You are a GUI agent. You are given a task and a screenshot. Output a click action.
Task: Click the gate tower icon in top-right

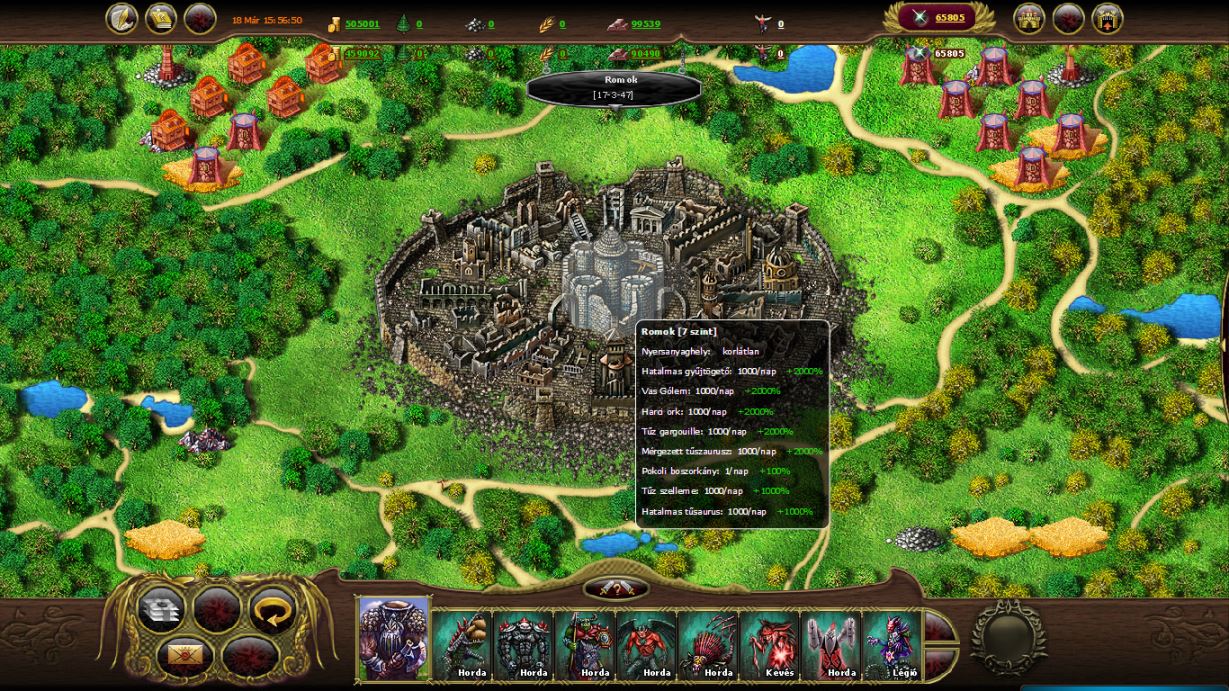pyautogui.click(x=1107, y=18)
